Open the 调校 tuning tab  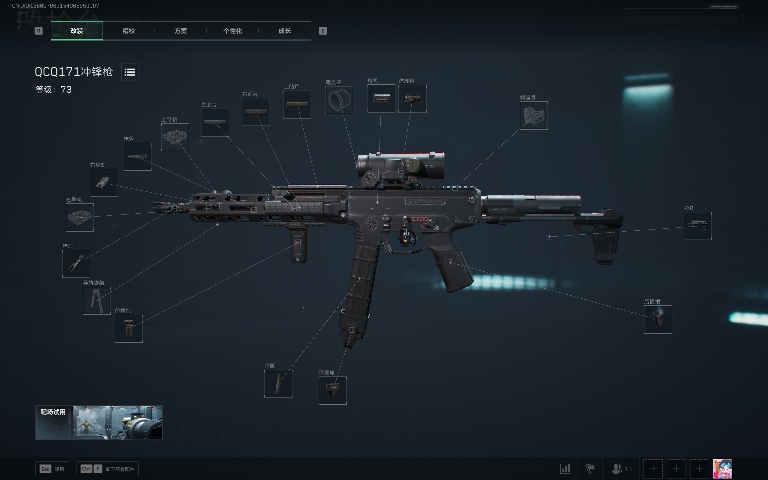(128, 31)
